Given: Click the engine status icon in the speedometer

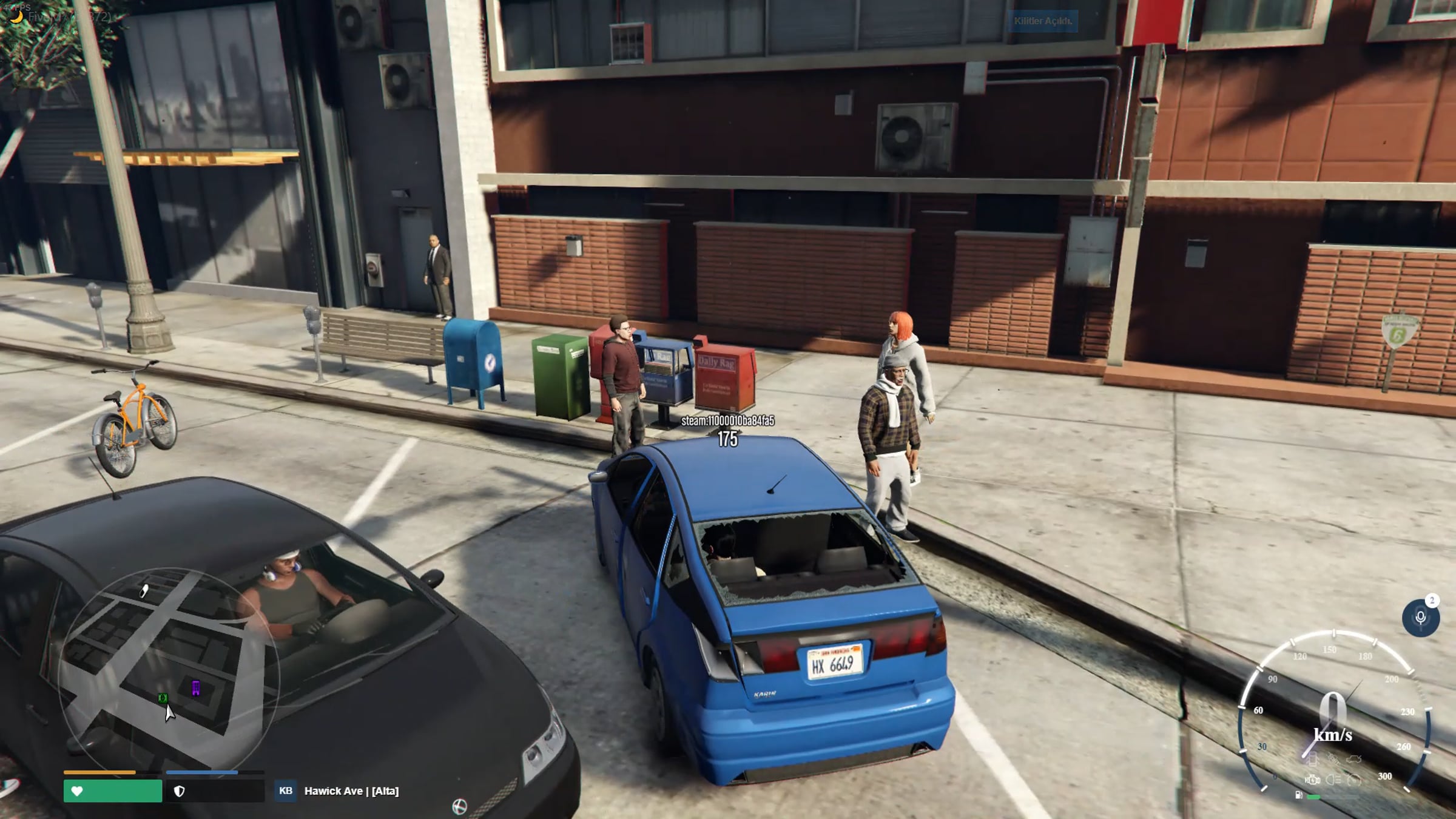Looking at the screenshot, I should [x=1312, y=780].
